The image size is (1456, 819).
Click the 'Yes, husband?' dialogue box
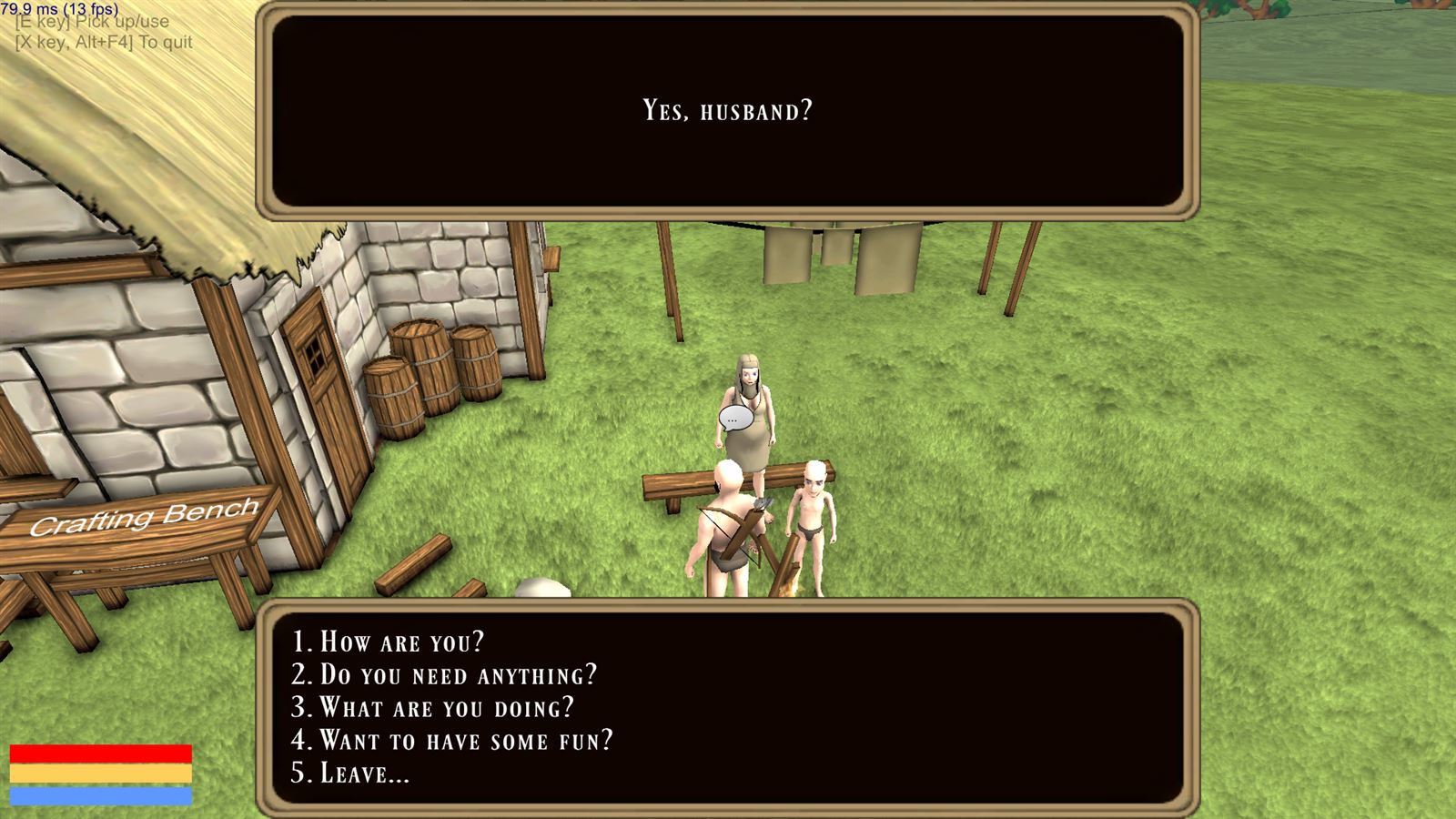click(727, 111)
